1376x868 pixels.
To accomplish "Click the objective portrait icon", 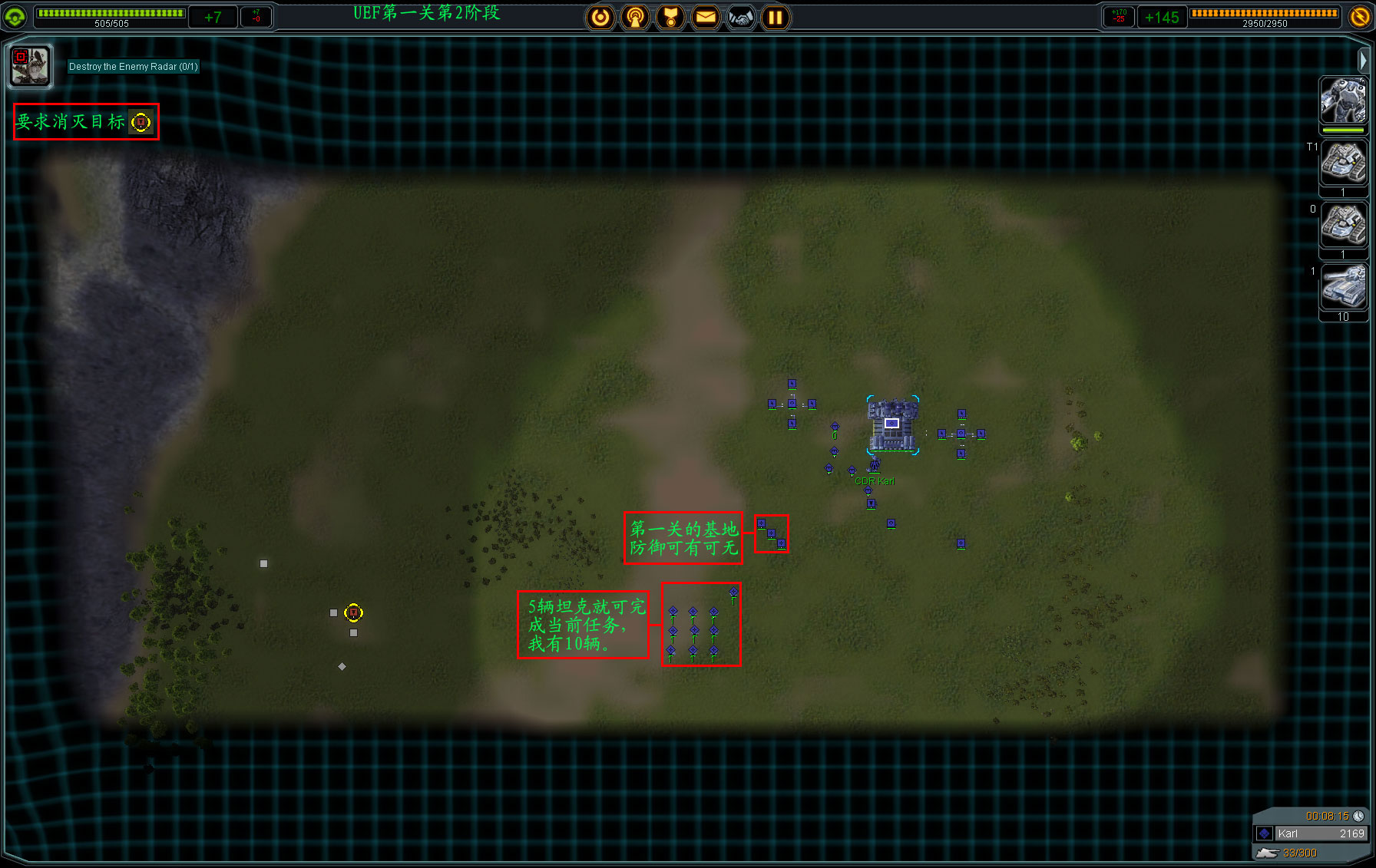I will 30,65.
